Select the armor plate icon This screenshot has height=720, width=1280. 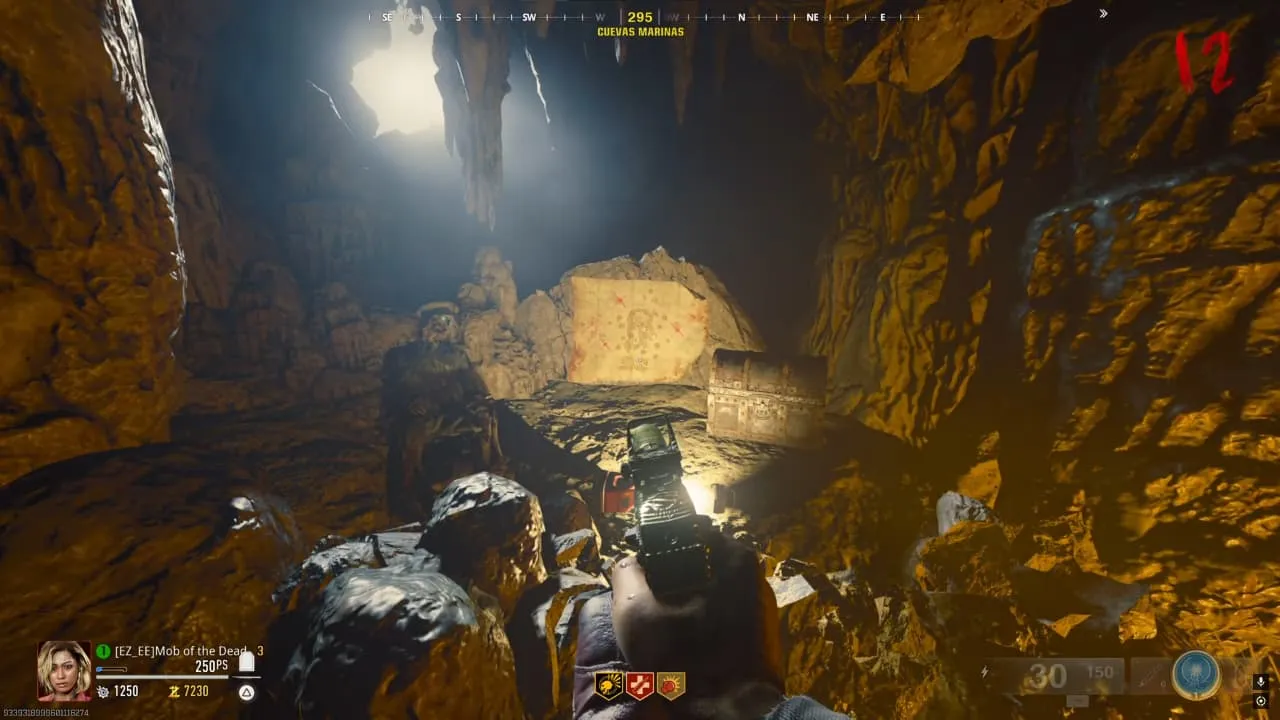[246, 662]
